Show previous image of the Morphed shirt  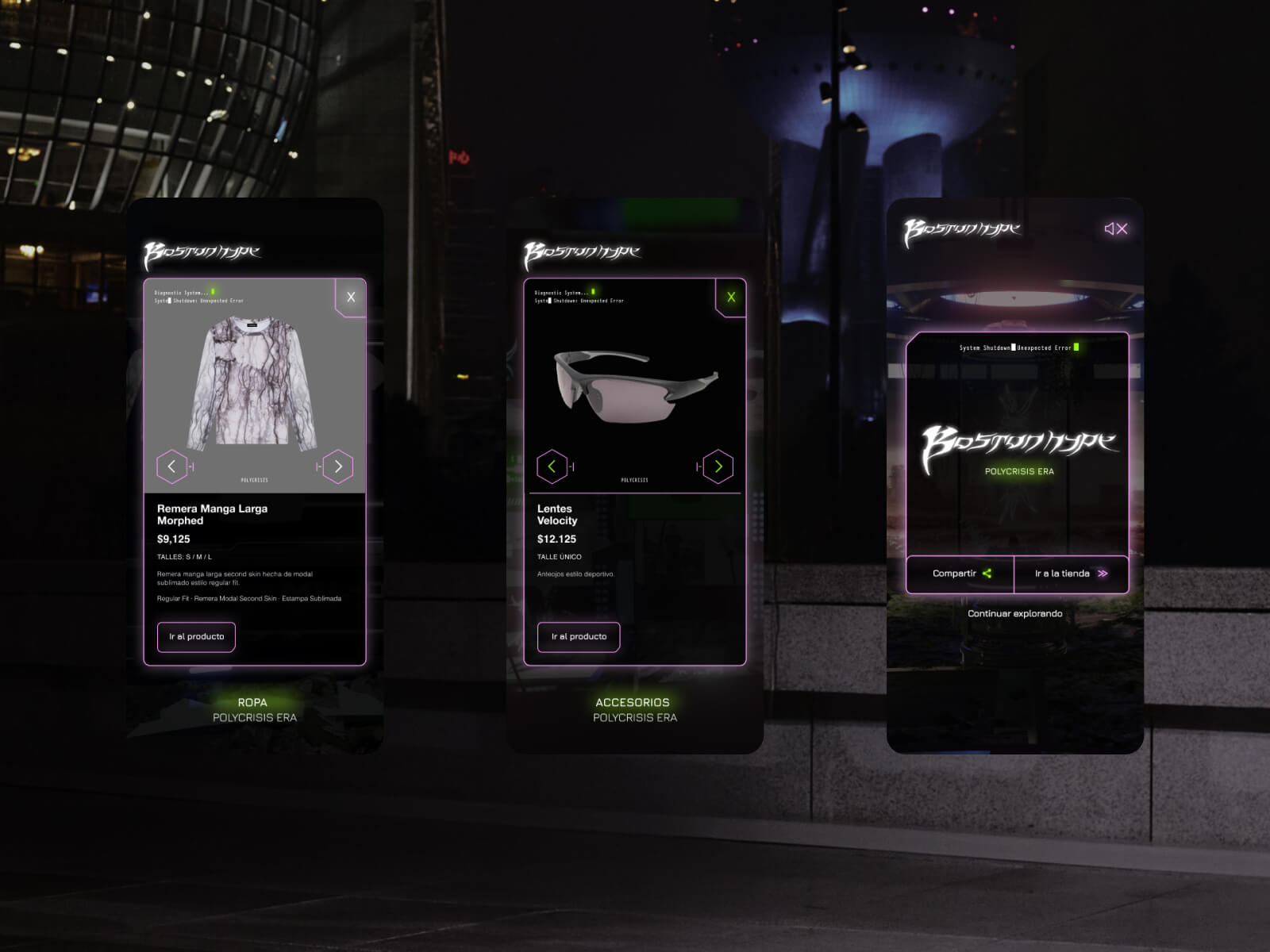(x=171, y=466)
